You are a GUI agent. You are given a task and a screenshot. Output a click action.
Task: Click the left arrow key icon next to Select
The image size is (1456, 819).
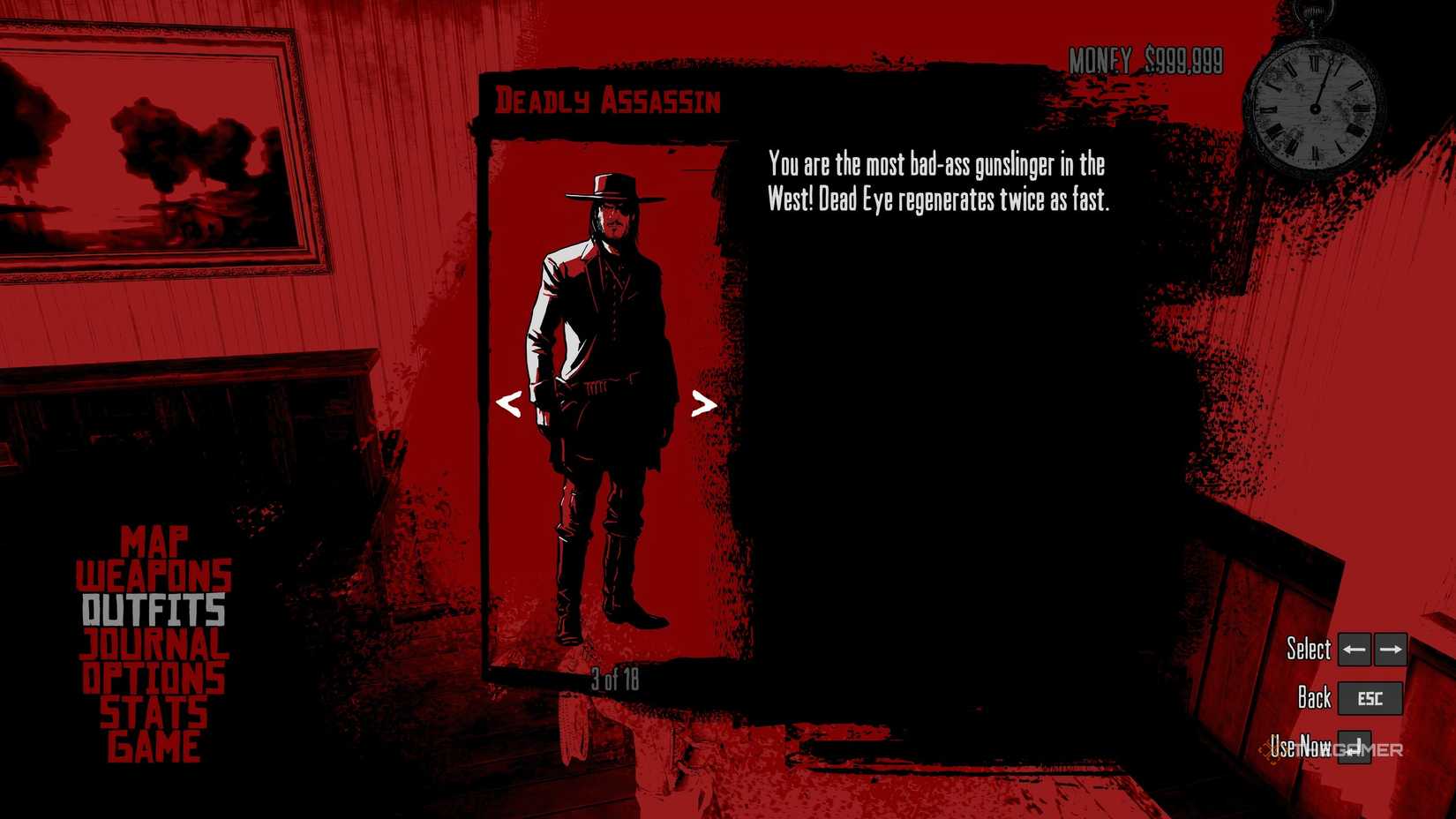(1353, 650)
